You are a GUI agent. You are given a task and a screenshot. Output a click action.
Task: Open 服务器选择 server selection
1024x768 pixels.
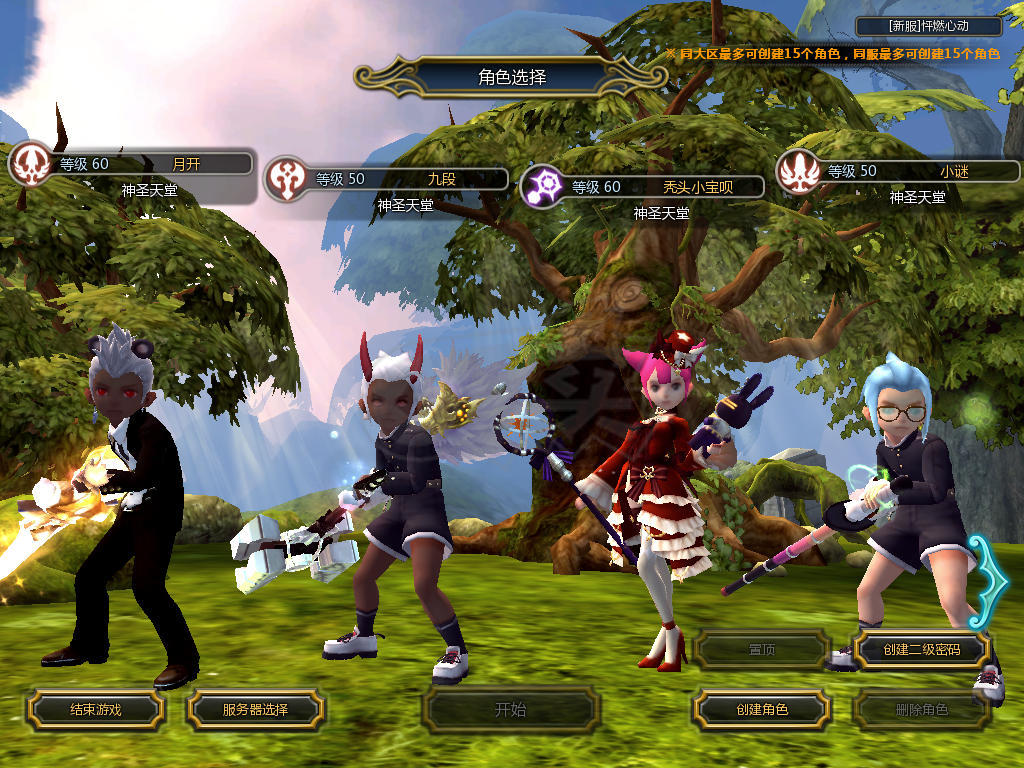coord(255,710)
